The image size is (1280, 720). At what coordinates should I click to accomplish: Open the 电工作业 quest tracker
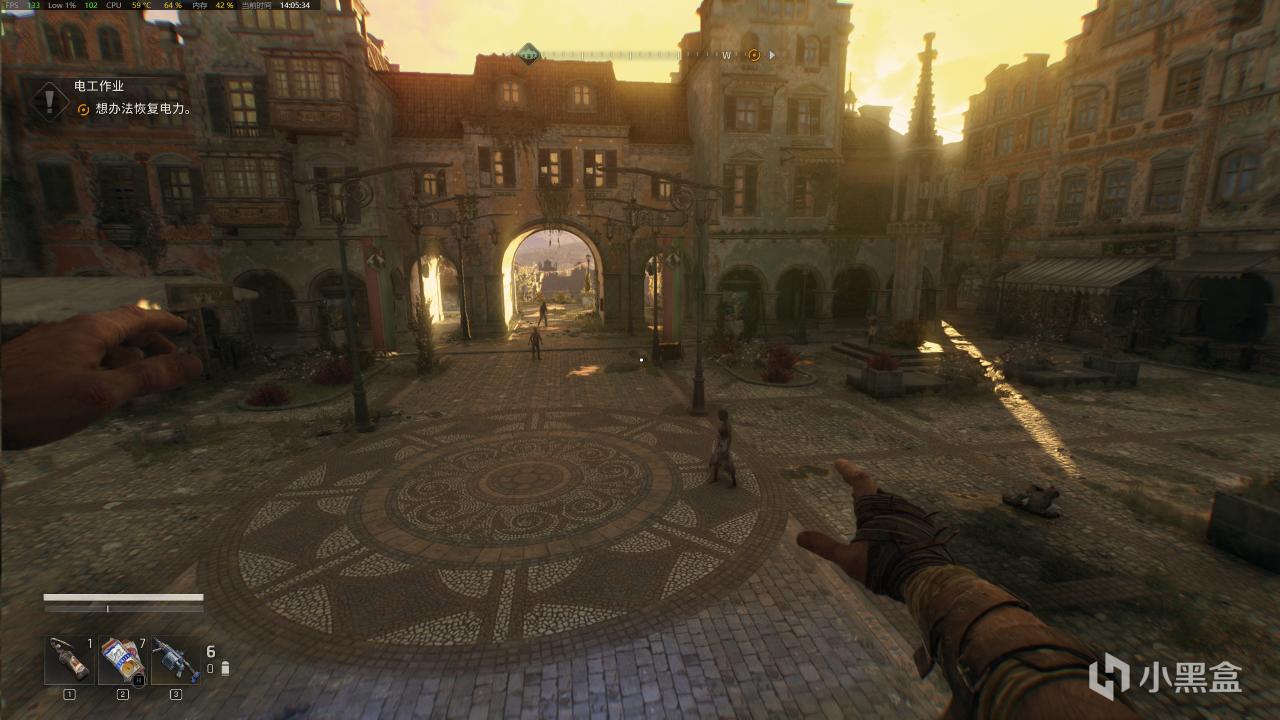tap(99, 87)
